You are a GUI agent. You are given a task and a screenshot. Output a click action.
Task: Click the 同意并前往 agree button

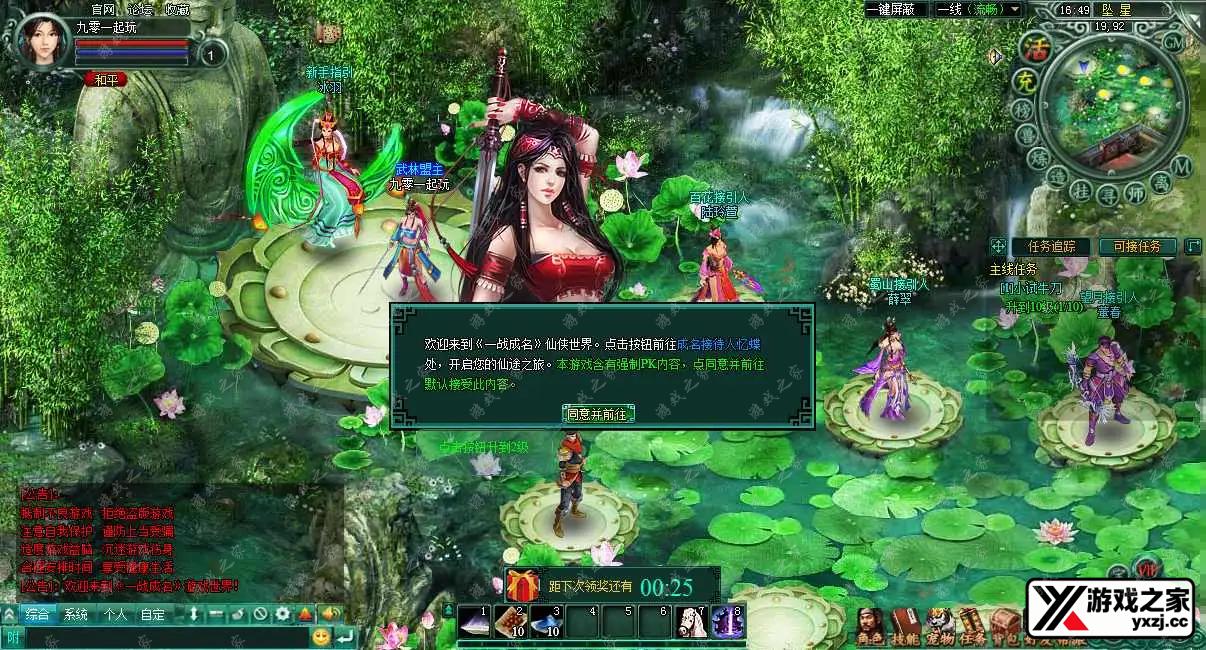click(597, 414)
